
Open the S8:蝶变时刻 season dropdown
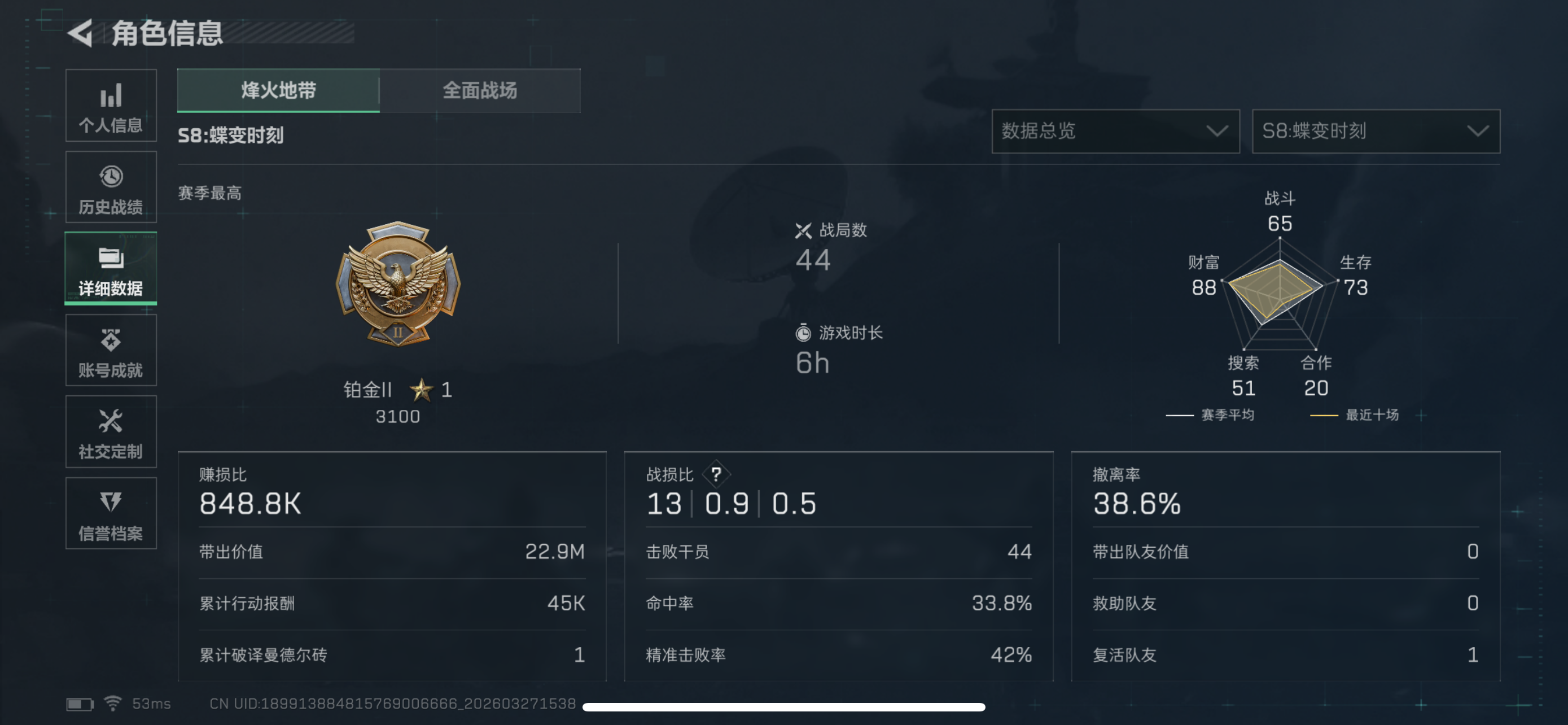point(1376,131)
